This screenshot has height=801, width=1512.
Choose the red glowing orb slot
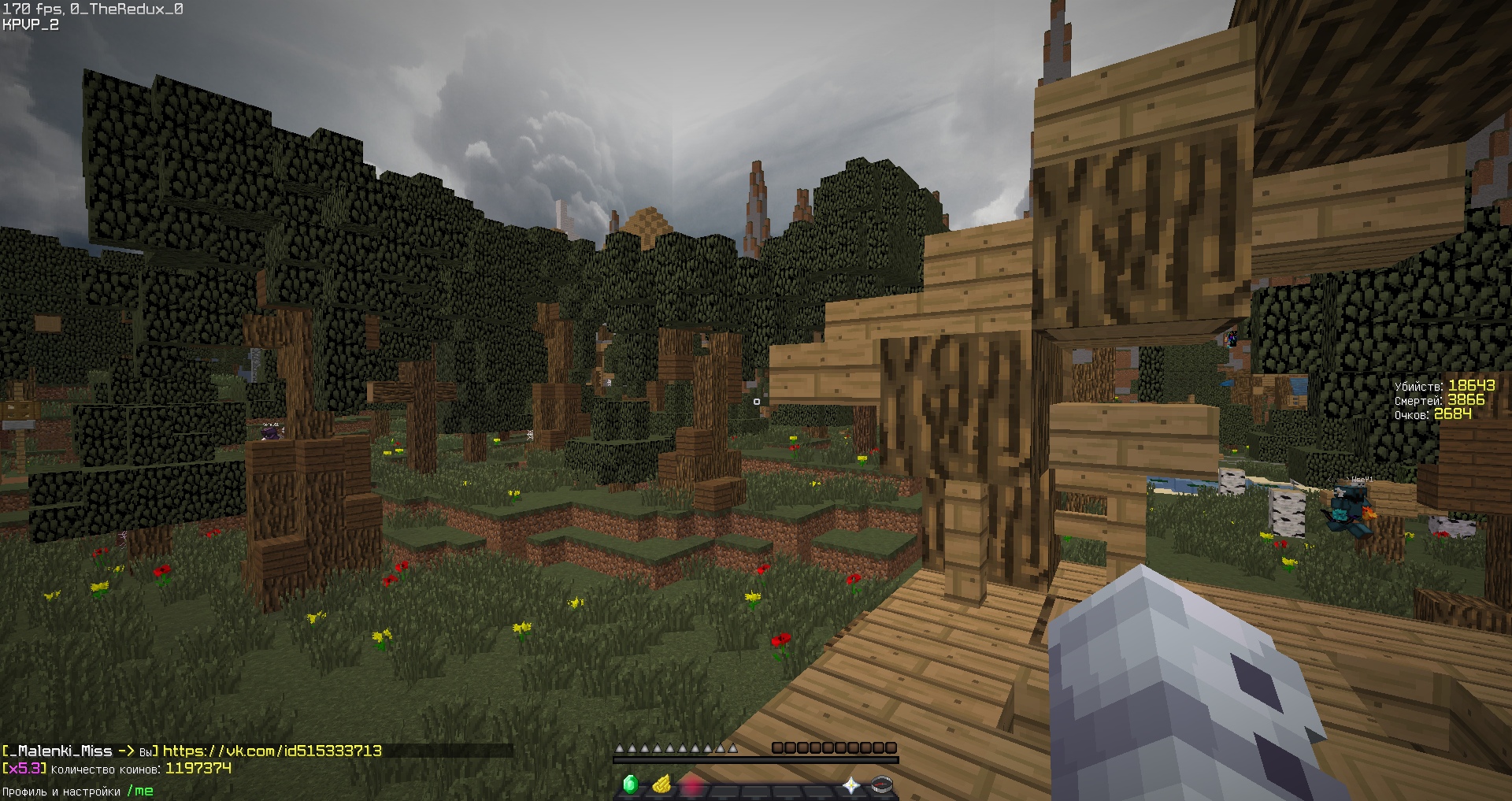(x=692, y=784)
